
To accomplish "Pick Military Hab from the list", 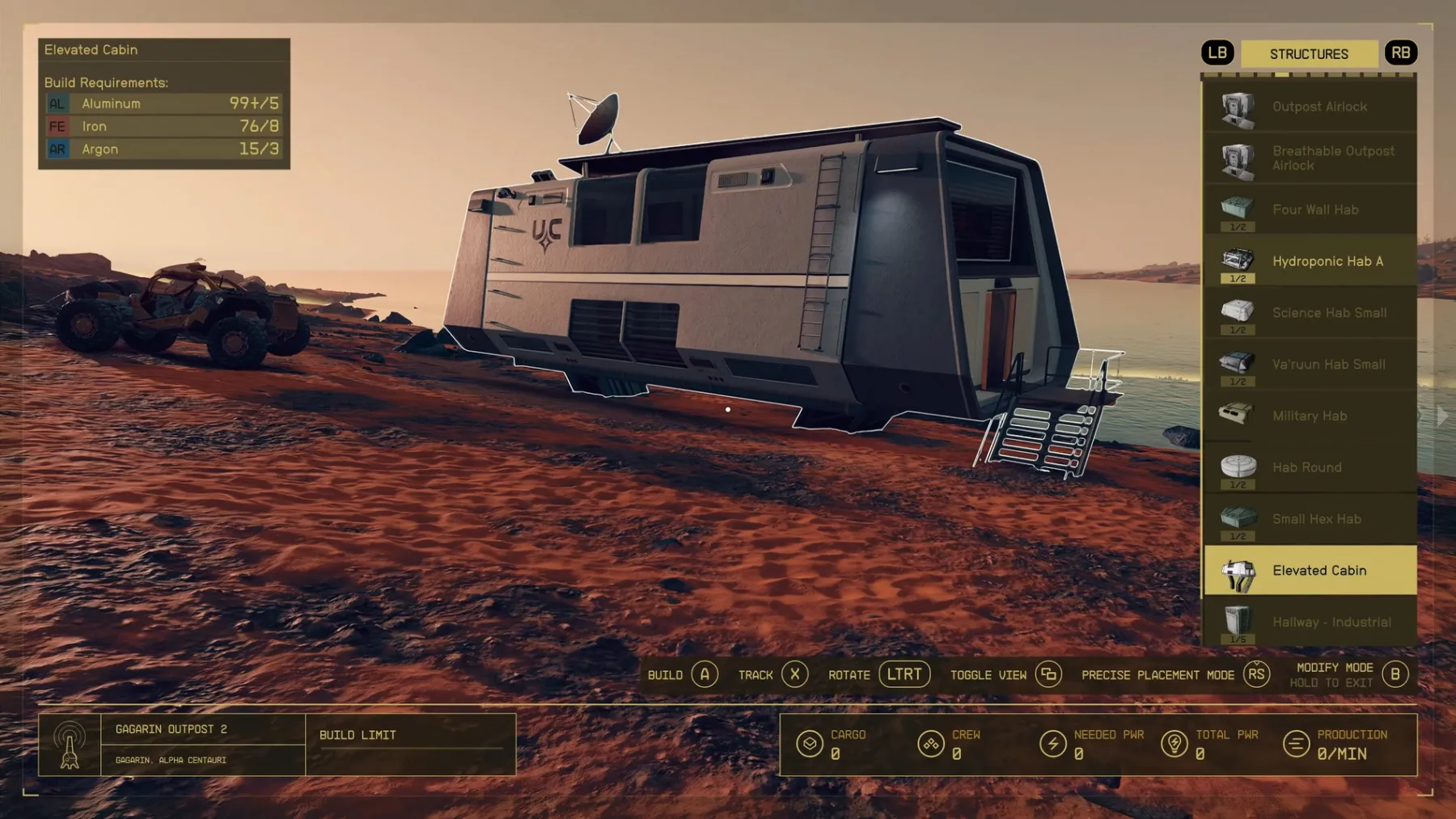I will point(1310,416).
